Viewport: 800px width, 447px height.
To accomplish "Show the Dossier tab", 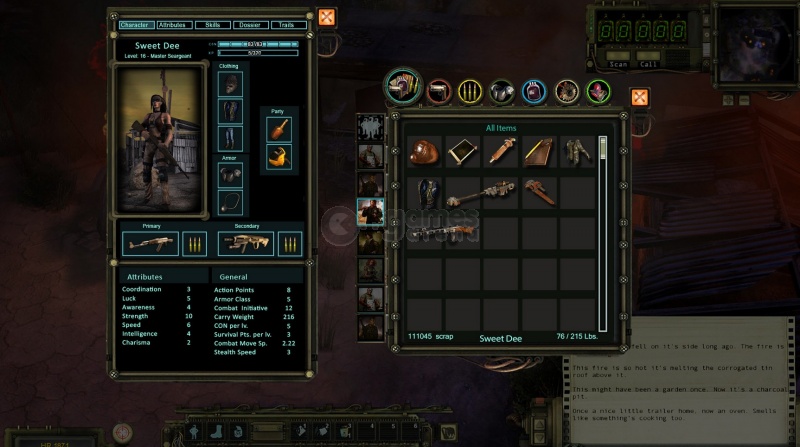I will pos(248,23).
